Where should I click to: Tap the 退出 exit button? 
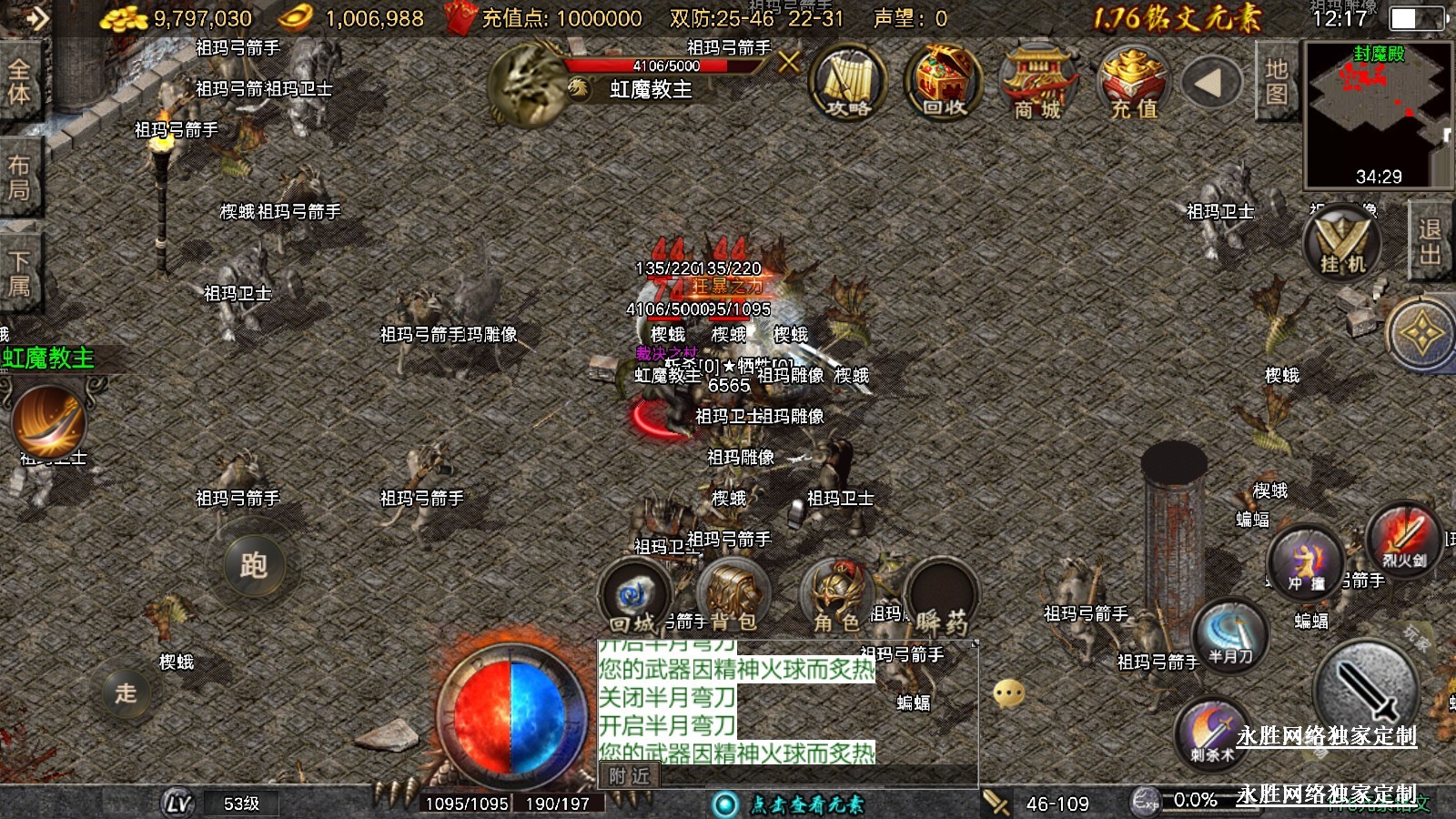(1430, 241)
